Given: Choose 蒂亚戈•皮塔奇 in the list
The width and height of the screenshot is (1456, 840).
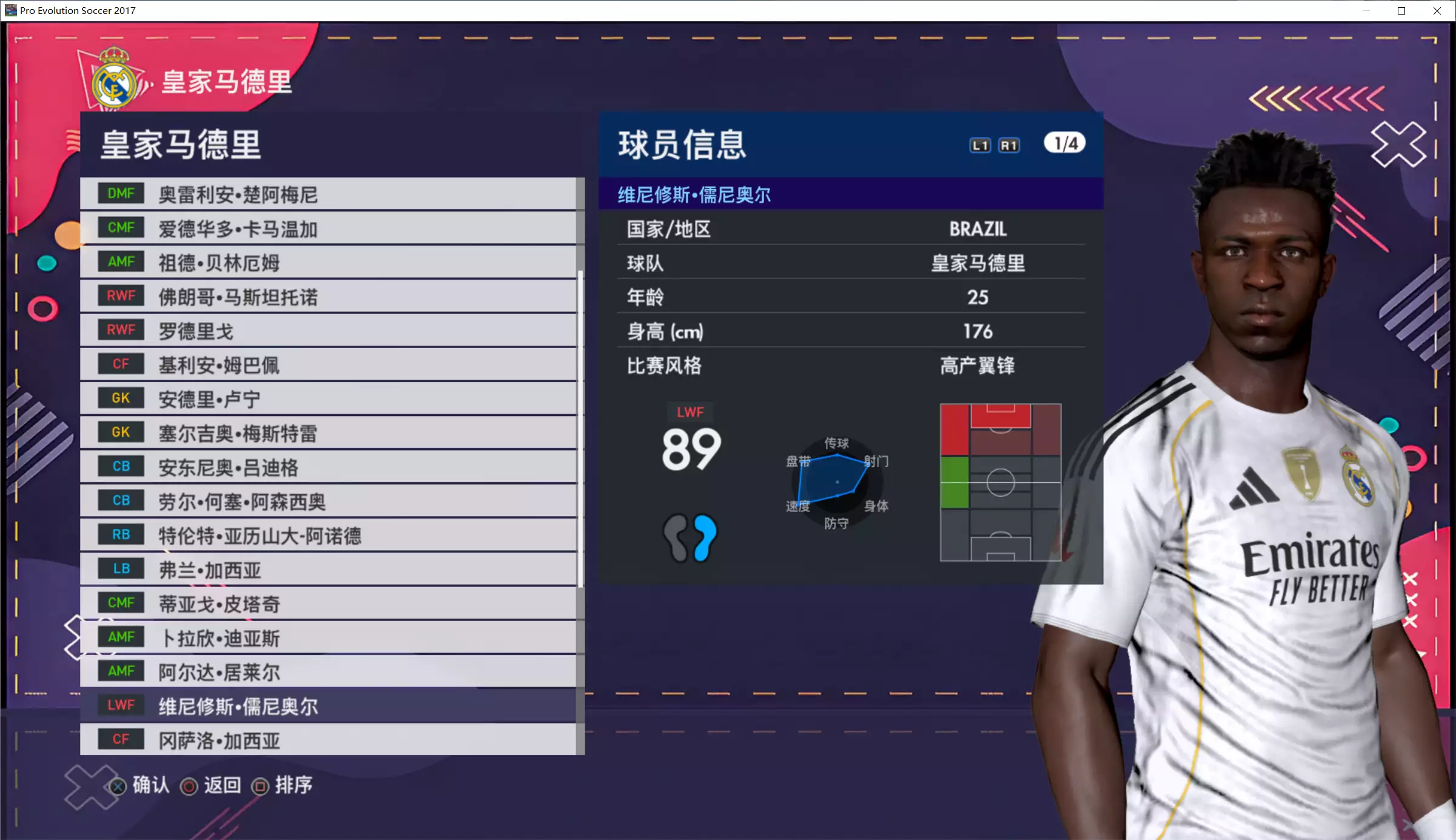Looking at the screenshot, I should click(x=327, y=603).
